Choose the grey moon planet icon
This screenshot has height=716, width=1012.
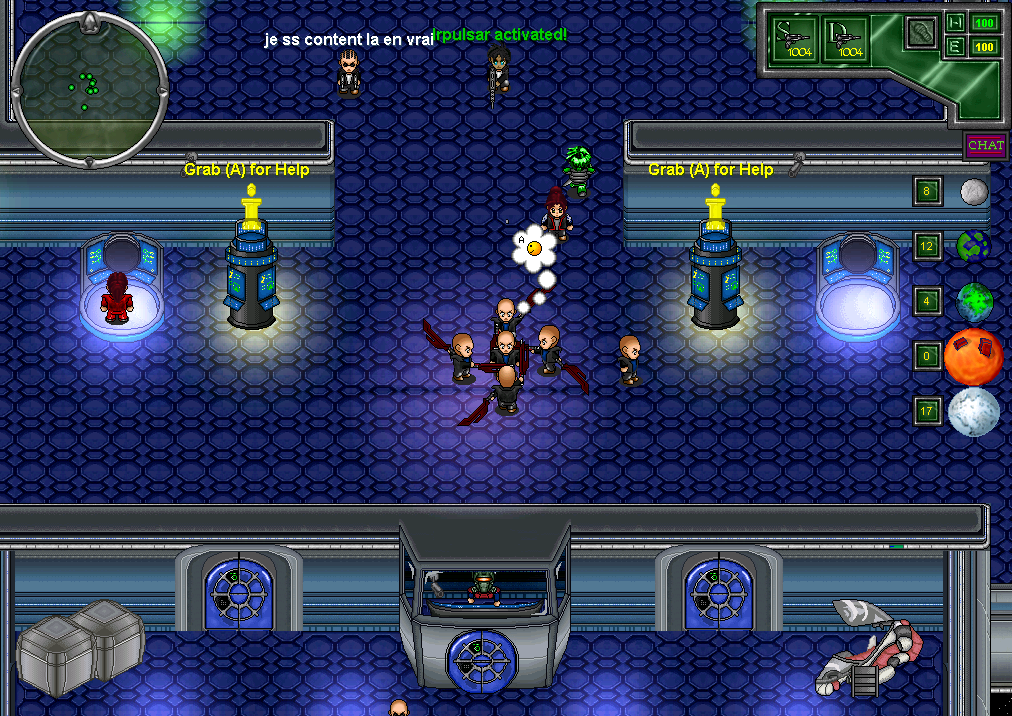point(974,191)
